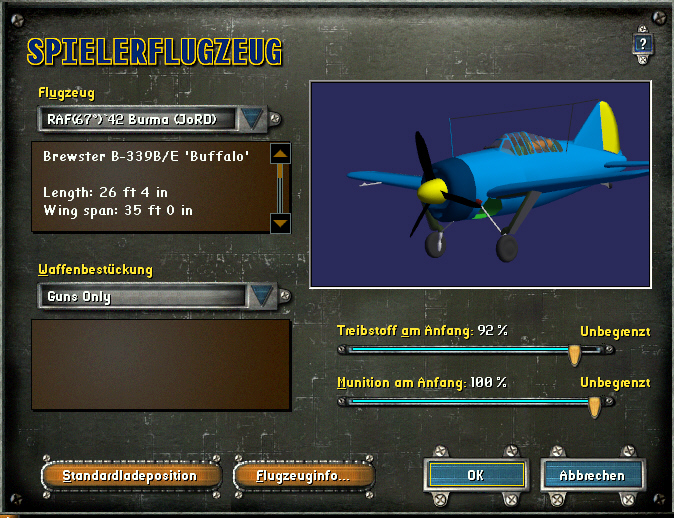Open the Flugzeuginfo details

(x=302, y=475)
